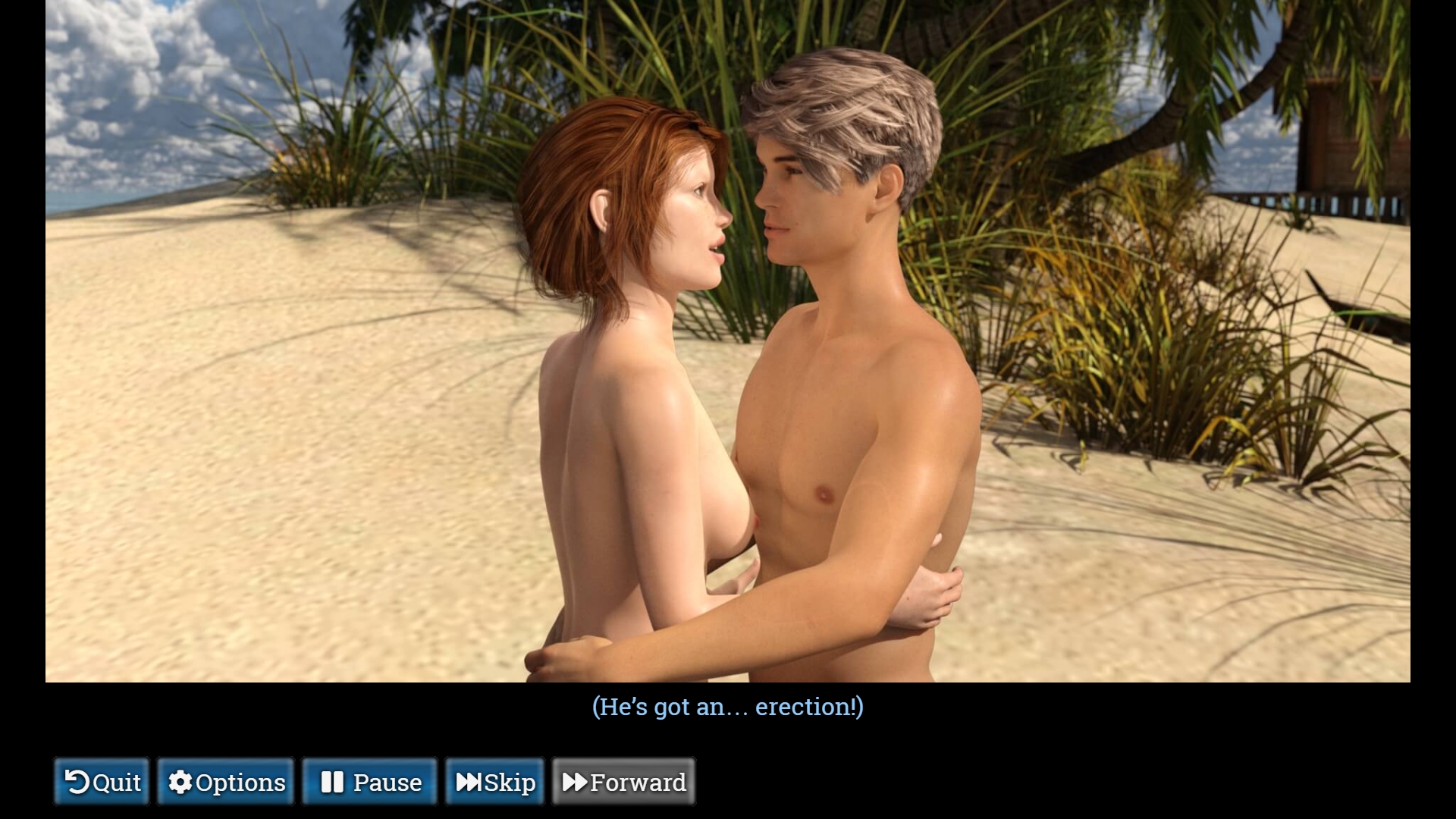Fast forward through the dialogue
1456x819 pixels.
coord(623,782)
